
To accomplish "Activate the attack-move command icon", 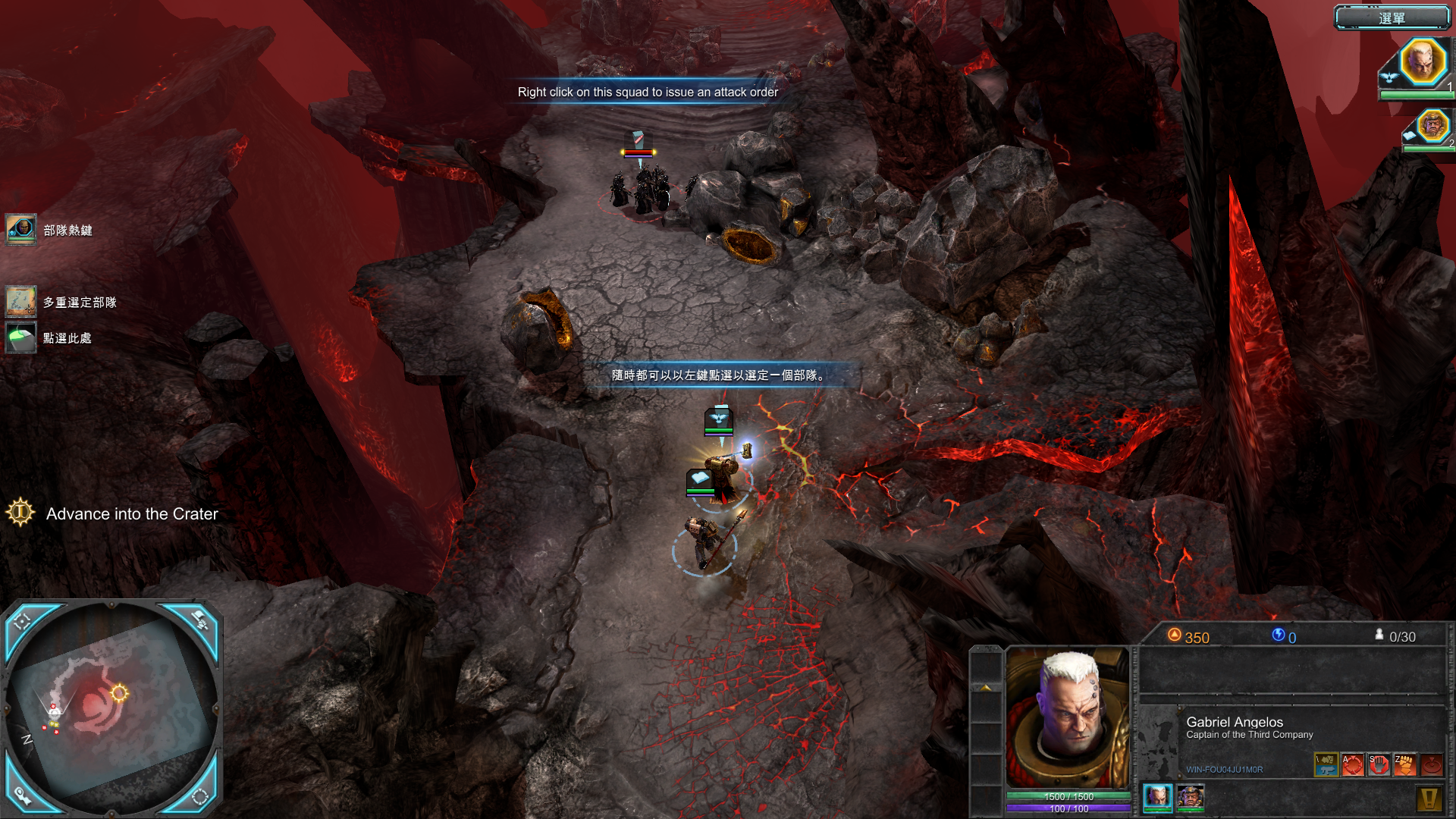I will click(x=1352, y=764).
